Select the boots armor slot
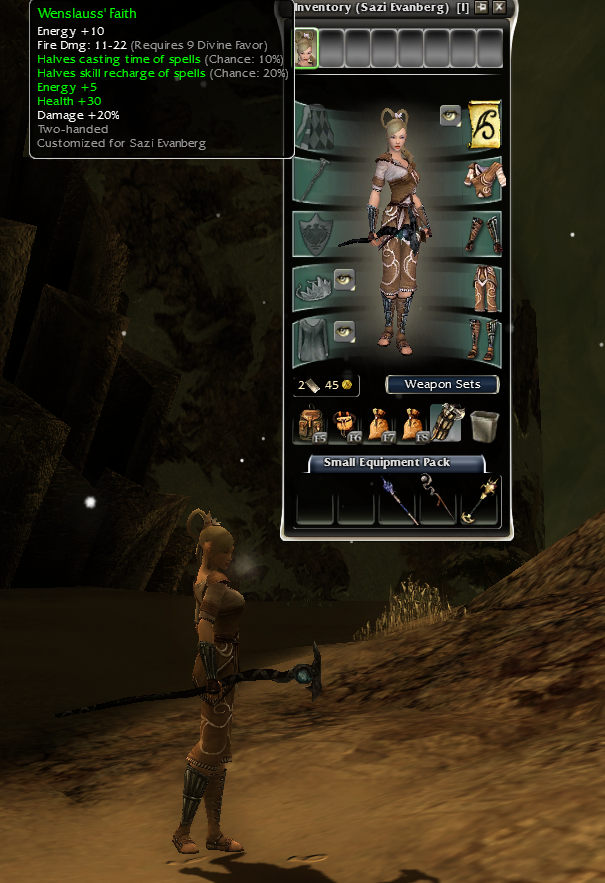Screen dimensions: 605x883 (484, 342)
